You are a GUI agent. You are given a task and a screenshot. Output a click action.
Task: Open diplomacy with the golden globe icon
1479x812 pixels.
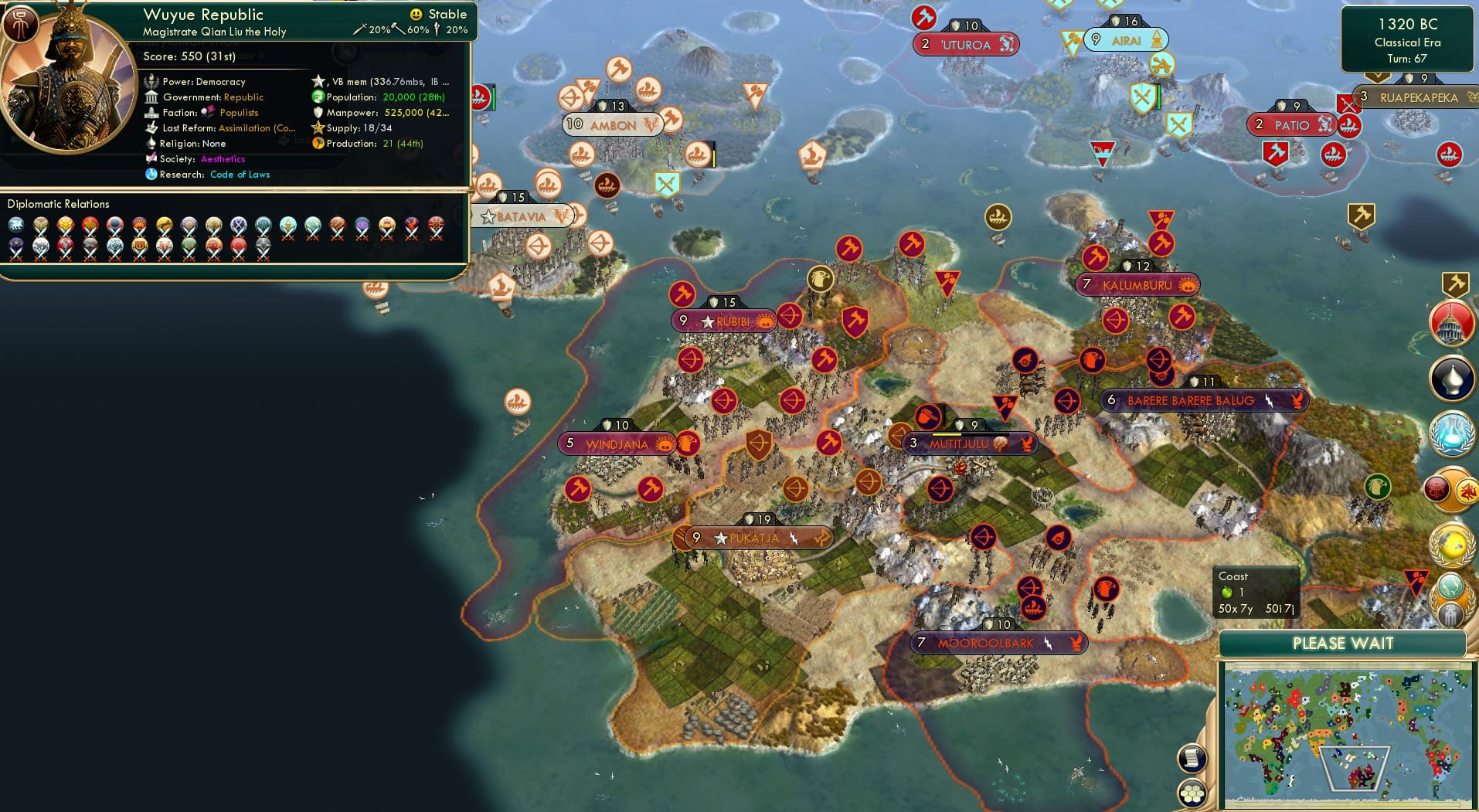[x=1453, y=545]
